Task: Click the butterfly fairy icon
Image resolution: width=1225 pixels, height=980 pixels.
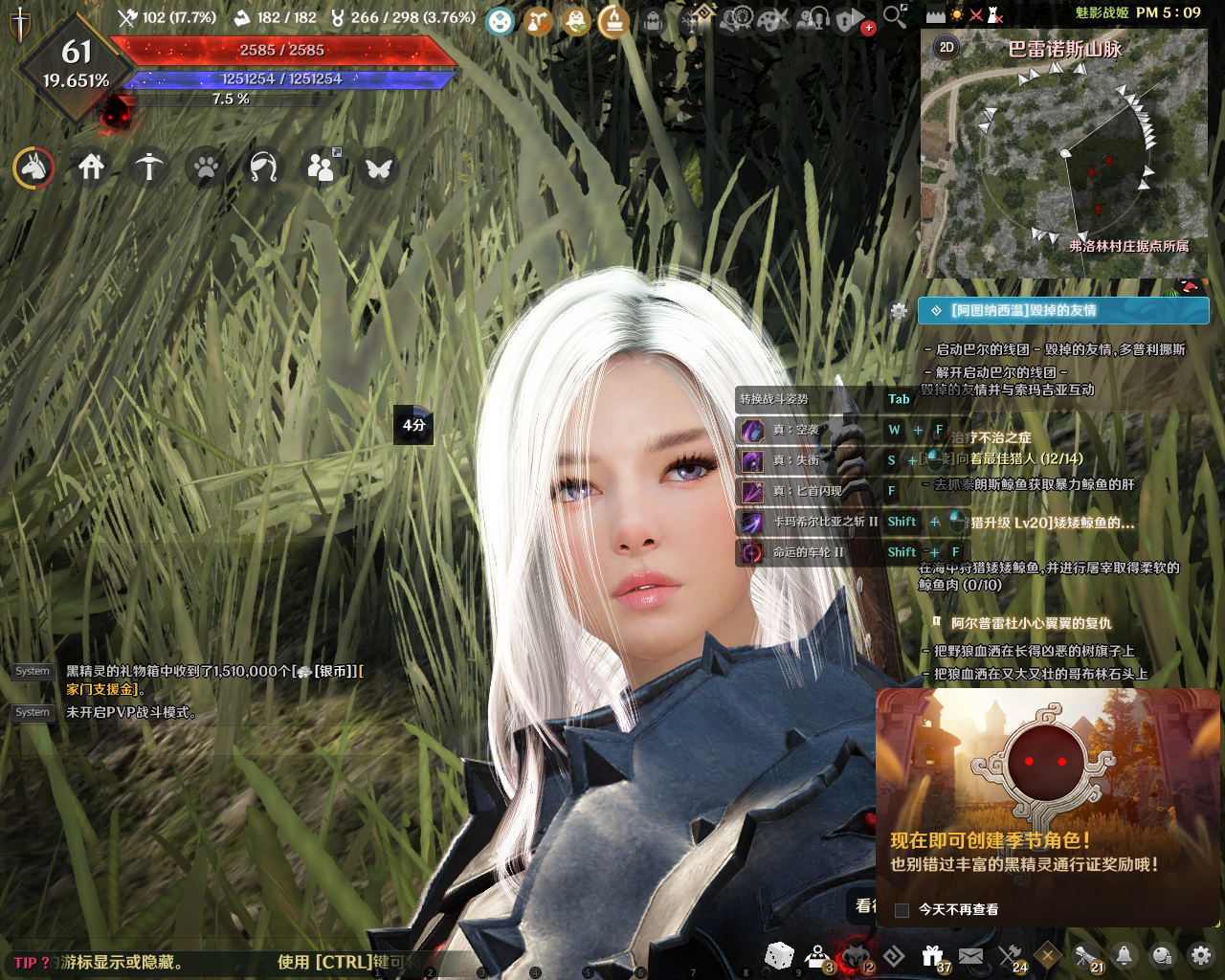Action: coord(379,168)
